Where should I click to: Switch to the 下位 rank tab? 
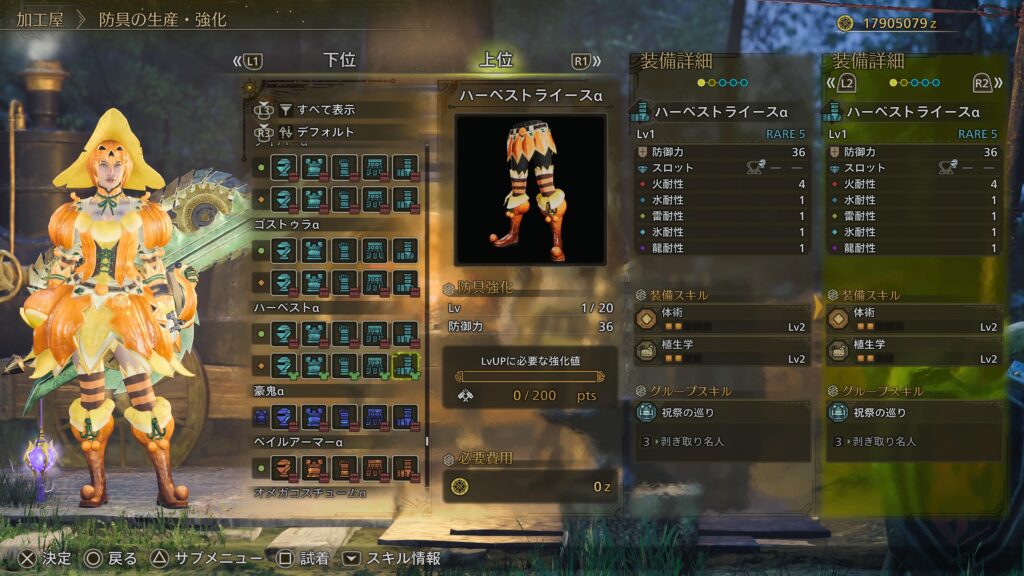click(x=340, y=60)
